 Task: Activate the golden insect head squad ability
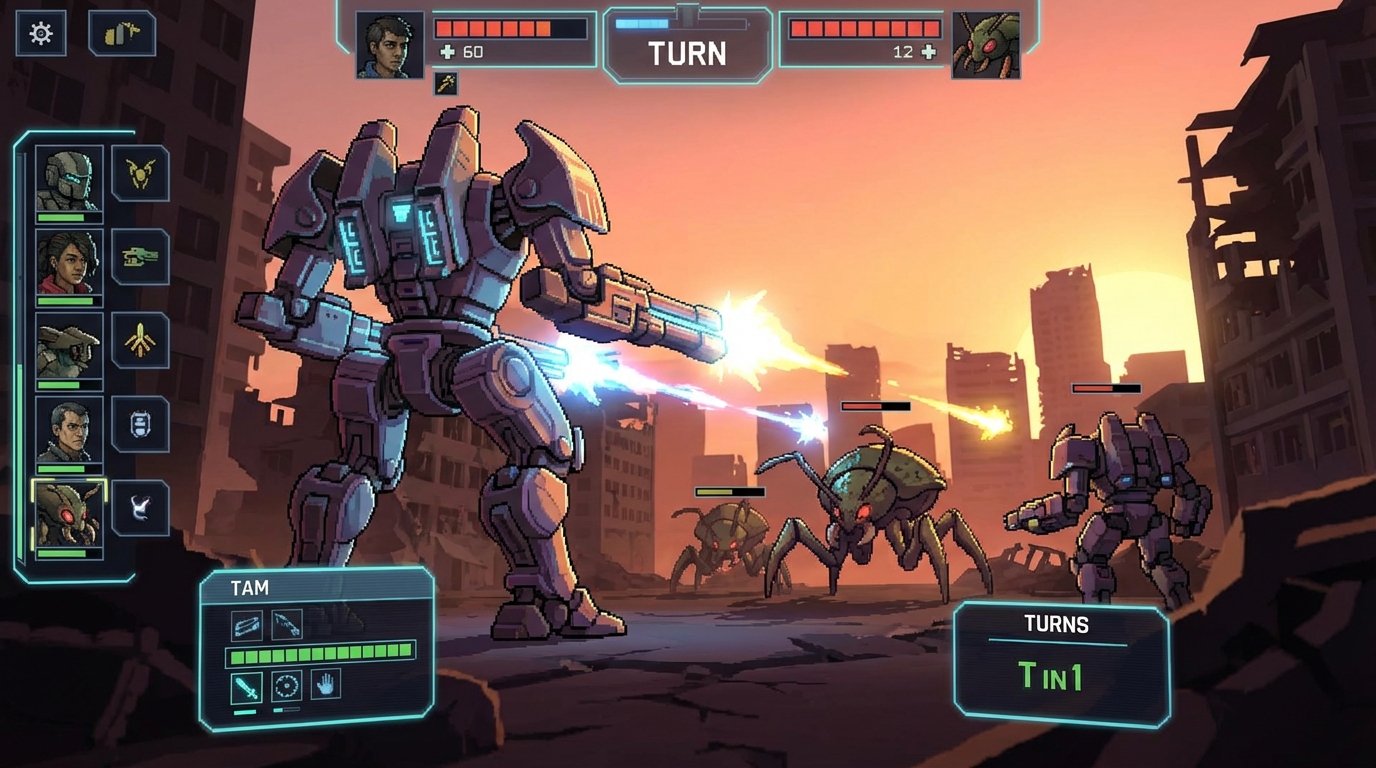point(140,174)
